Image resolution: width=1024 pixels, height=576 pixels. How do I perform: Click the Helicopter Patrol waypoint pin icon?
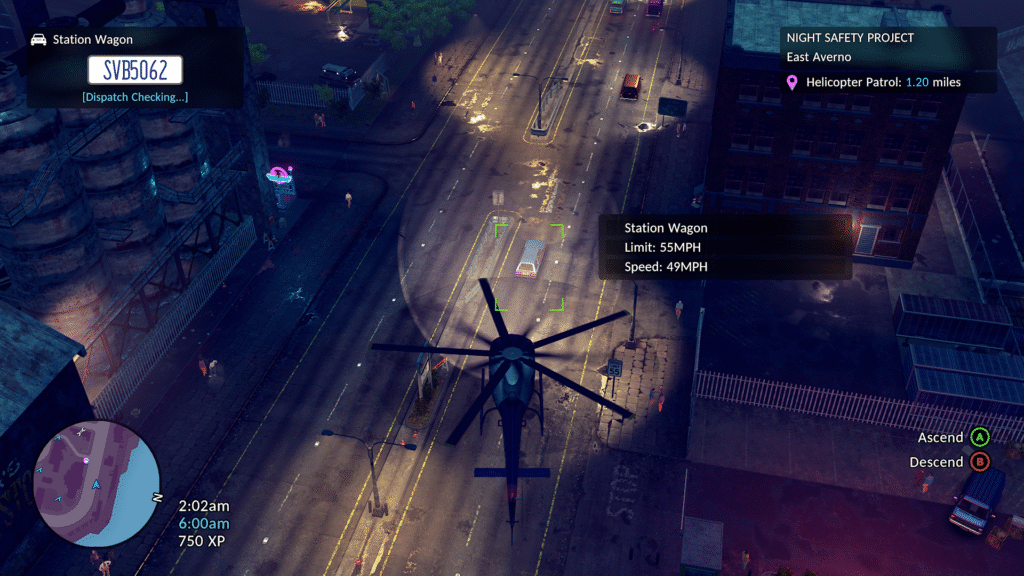click(x=793, y=82)
